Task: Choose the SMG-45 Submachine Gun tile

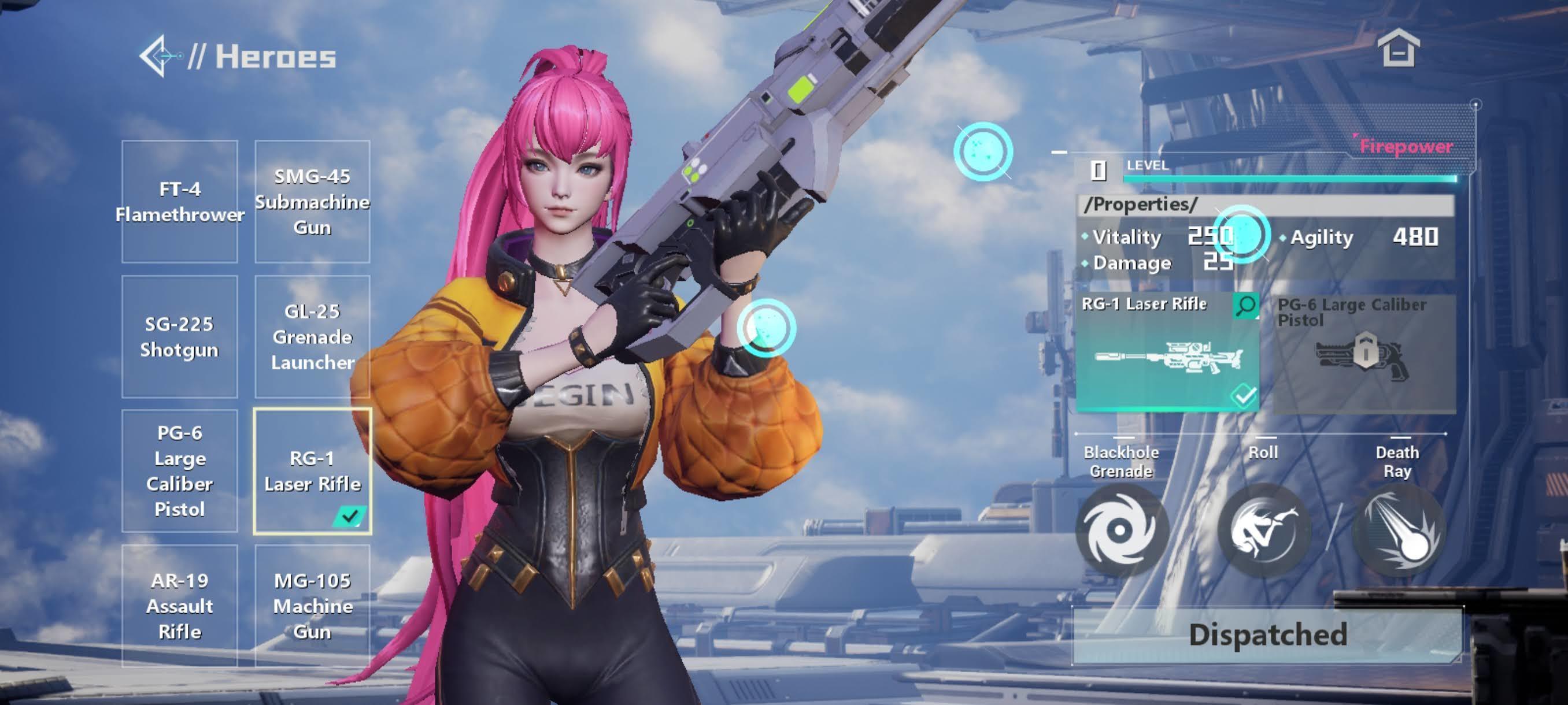Action: coord(312,202)
